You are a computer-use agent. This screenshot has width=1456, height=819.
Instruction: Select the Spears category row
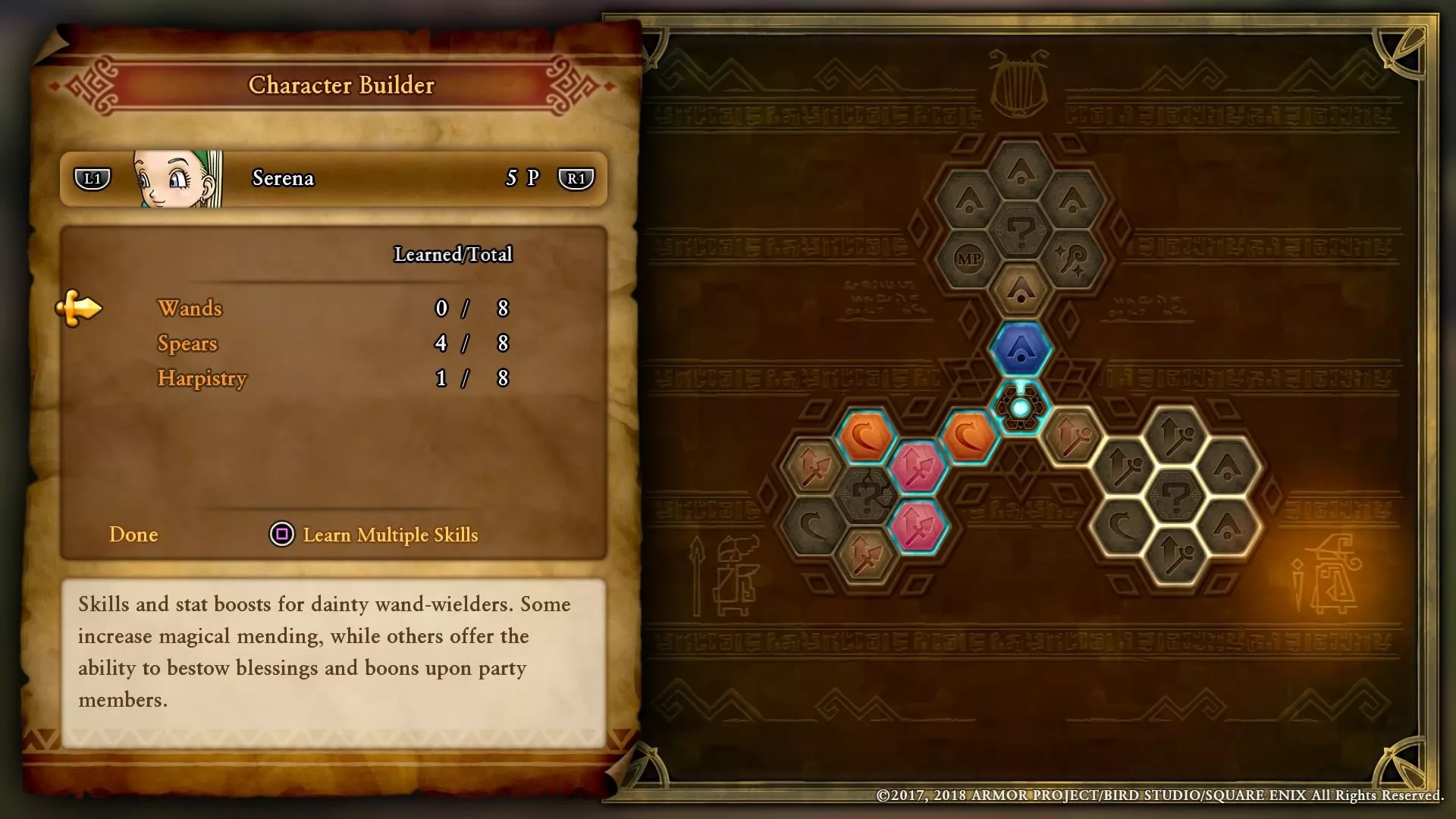pyautogui.click(x=187, y=344)
